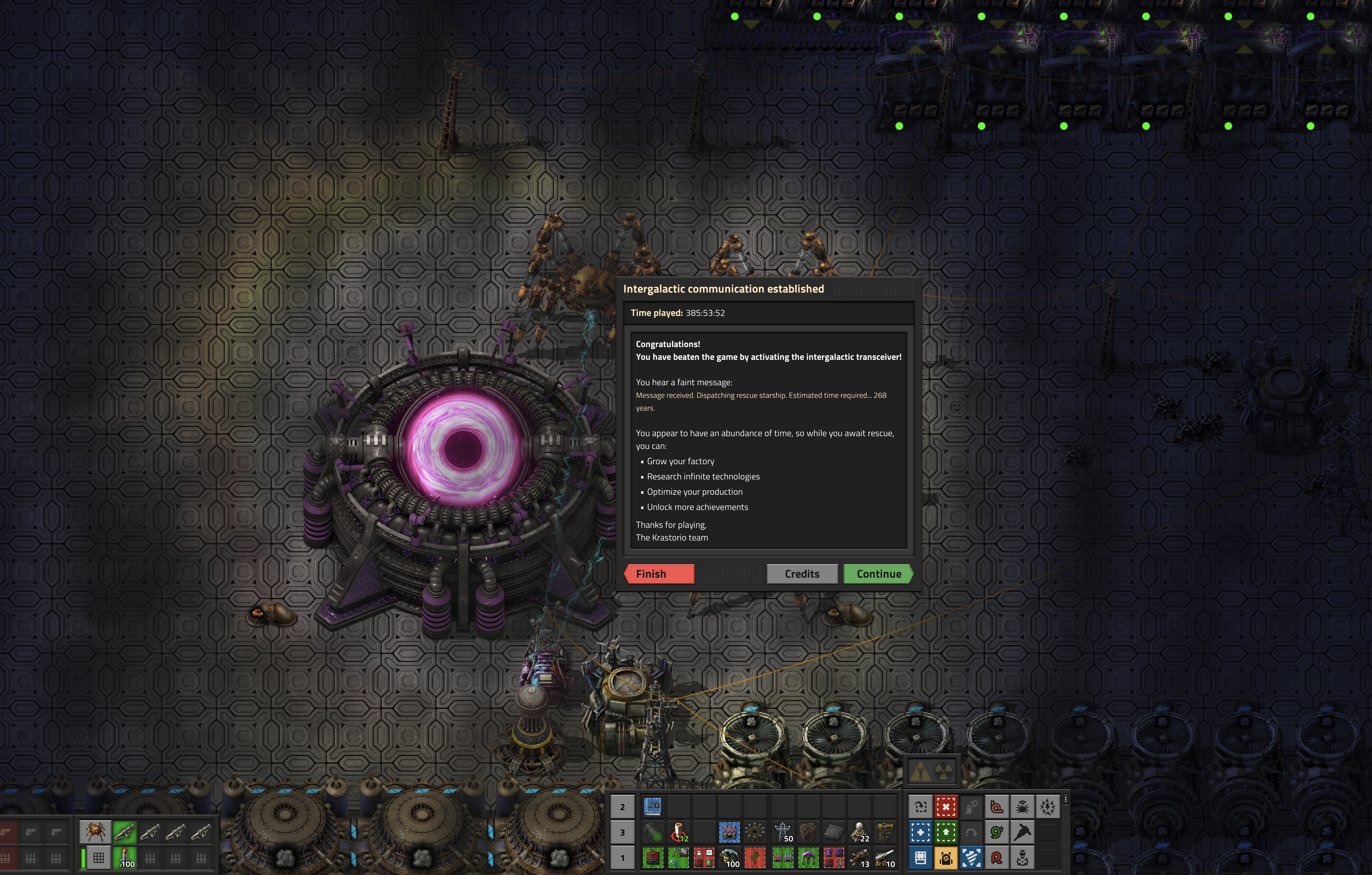1372x875 pixels.
Task: Toggle the yellow personal roboport button
Action: (946, 857)
